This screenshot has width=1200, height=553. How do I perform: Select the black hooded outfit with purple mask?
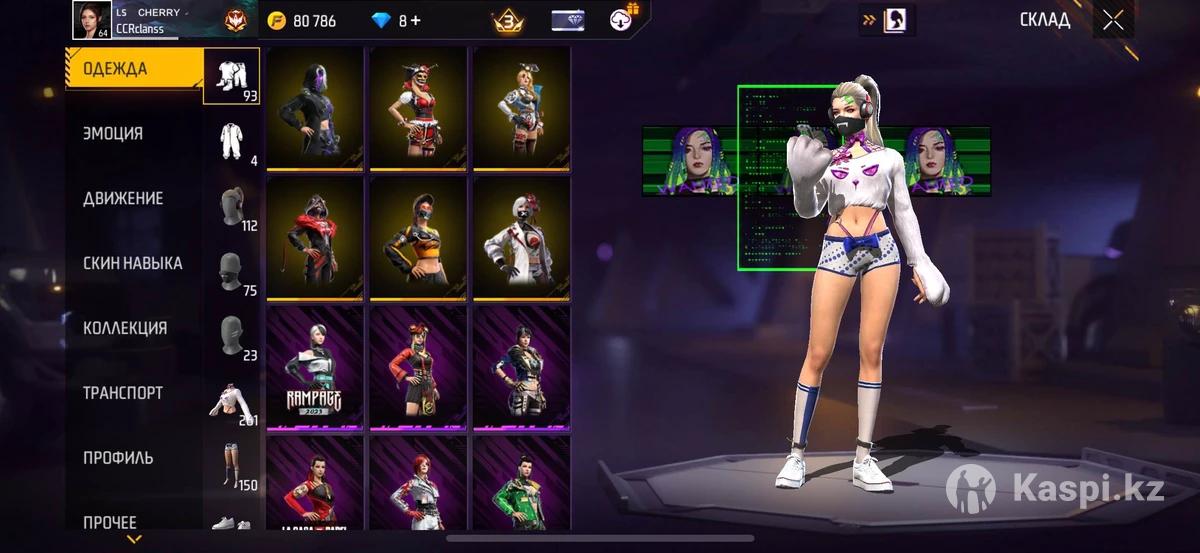pos(316,108)
